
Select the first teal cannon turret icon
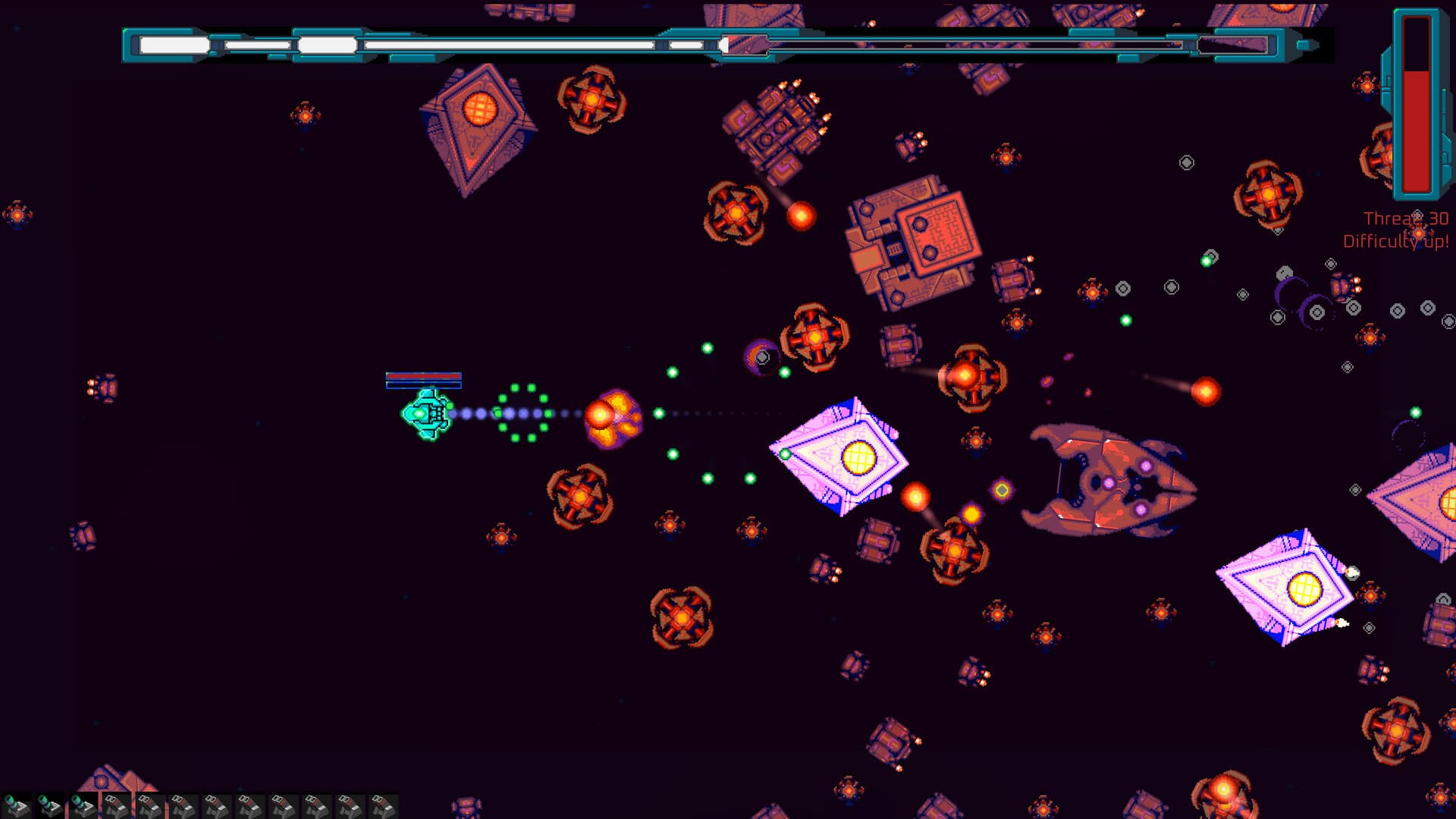click(x=15, y=802)
